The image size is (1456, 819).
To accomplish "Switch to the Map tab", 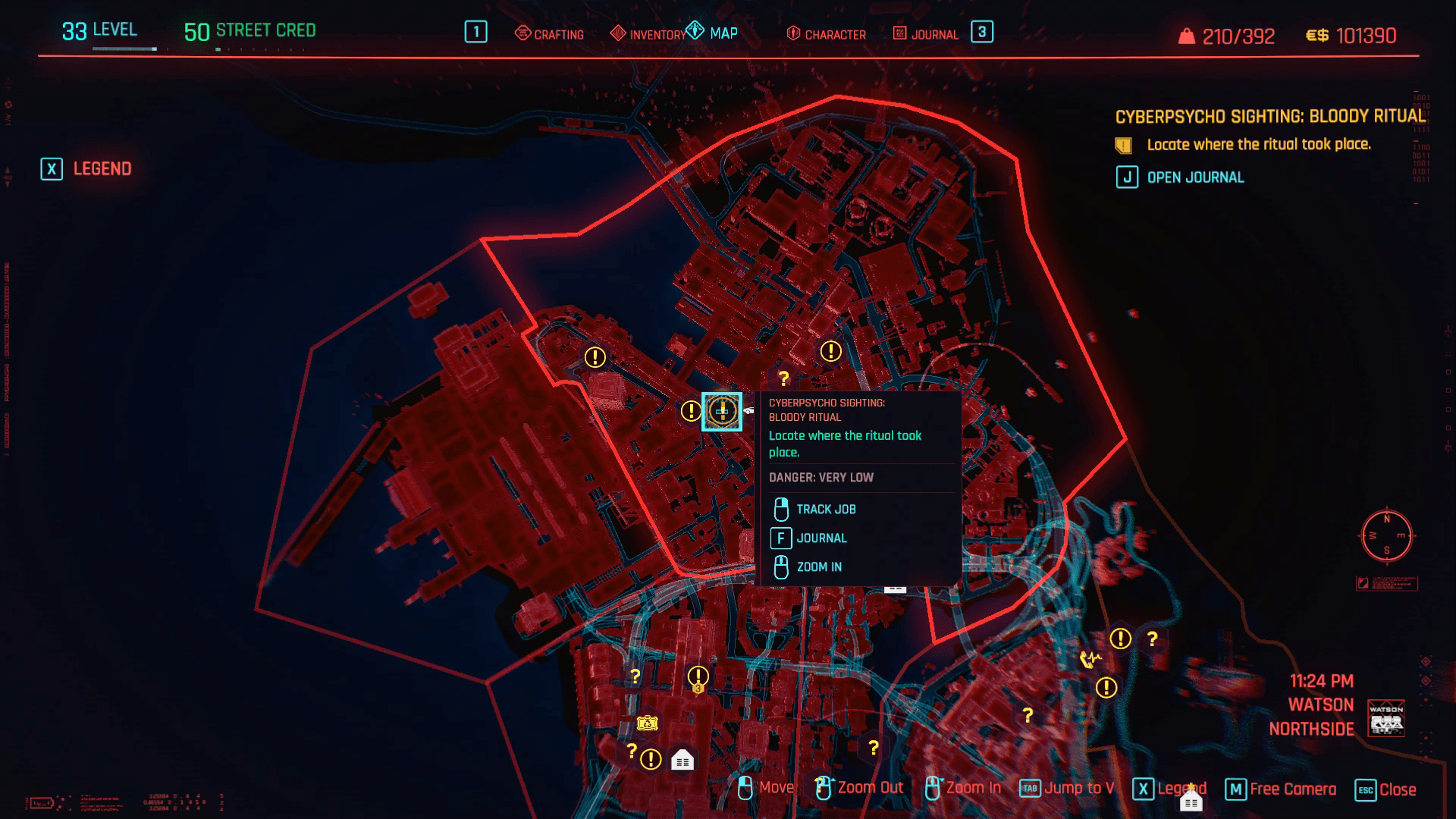I will [722, 33].
